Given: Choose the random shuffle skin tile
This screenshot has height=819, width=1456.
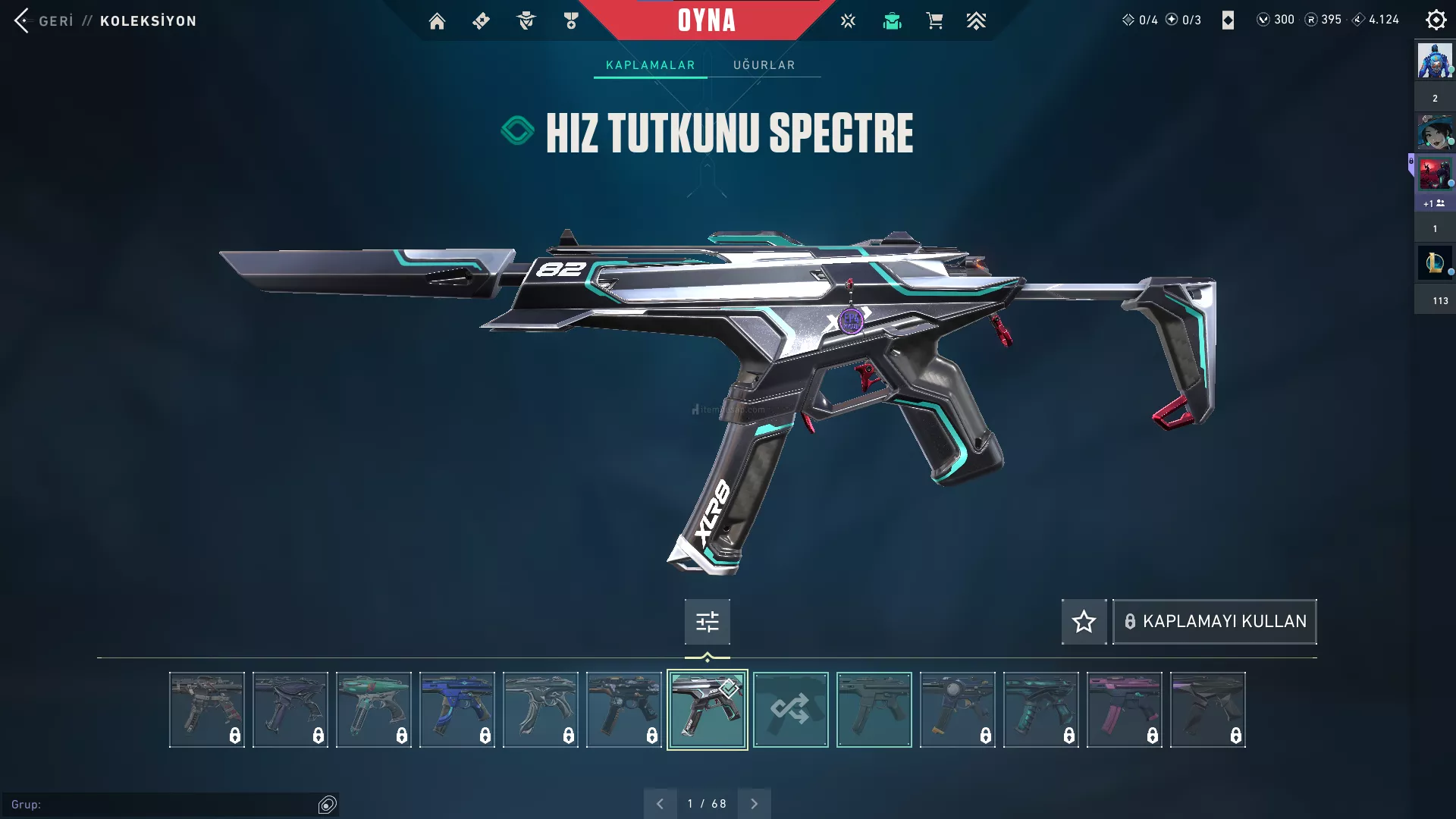Looking at the screenshot, I should point(790,710).
